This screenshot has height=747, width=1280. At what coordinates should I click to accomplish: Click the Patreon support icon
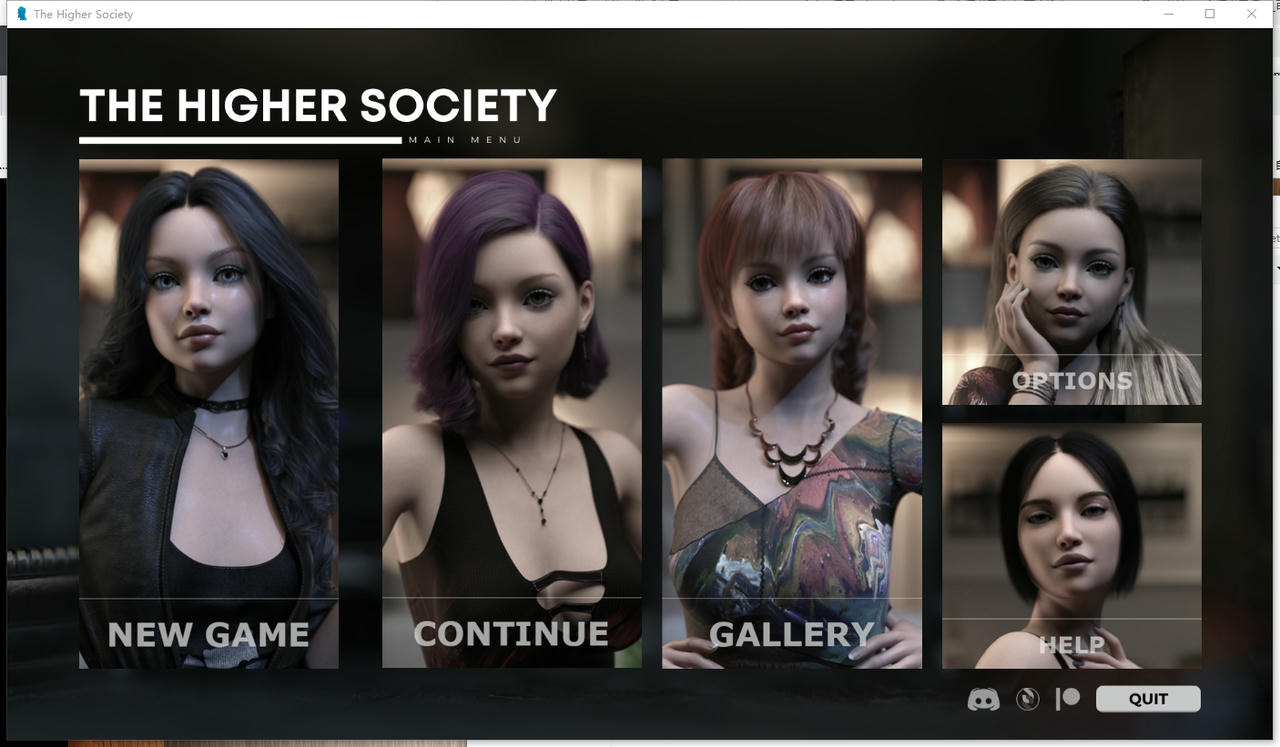(x=1069, y=699)
